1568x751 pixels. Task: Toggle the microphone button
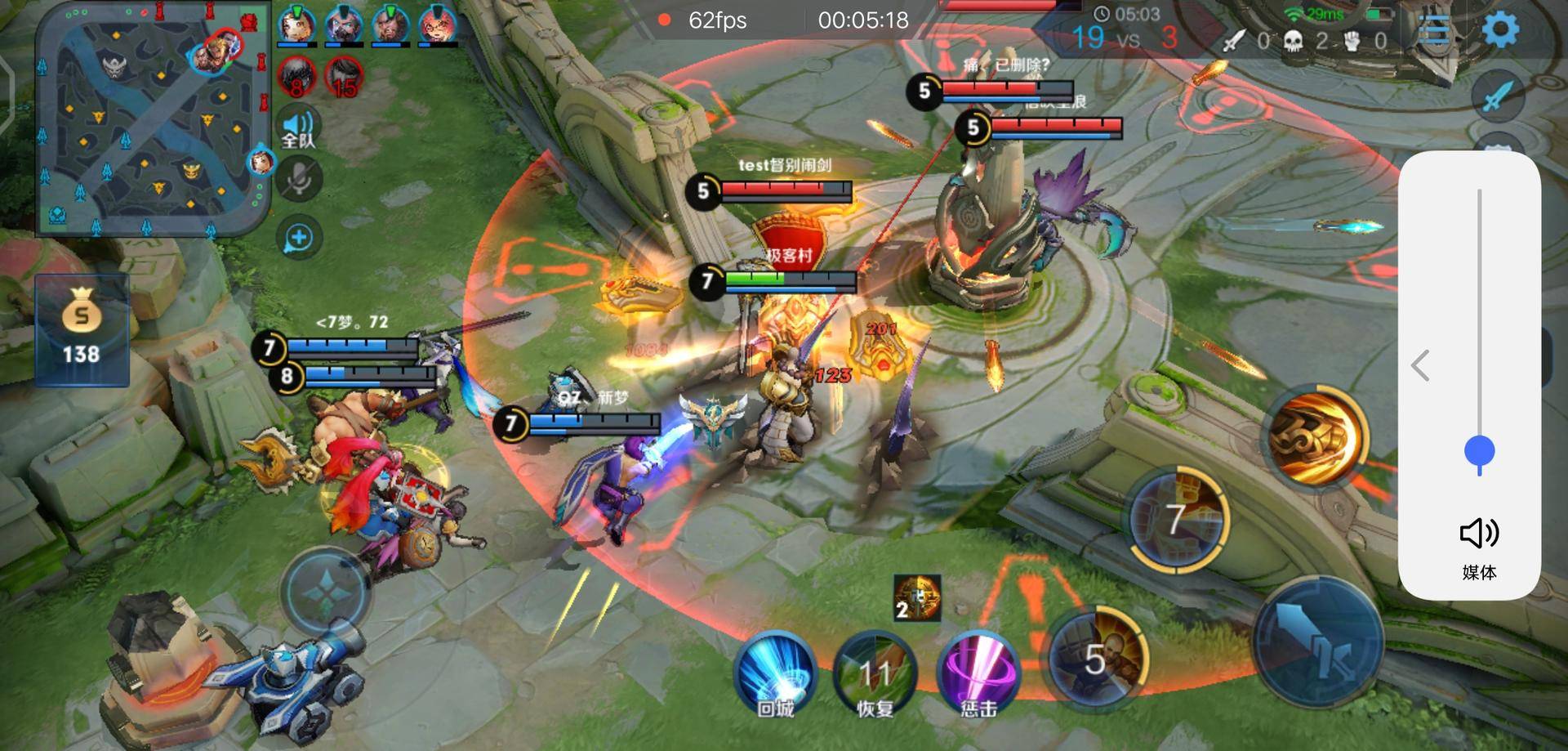pos(299,180)
